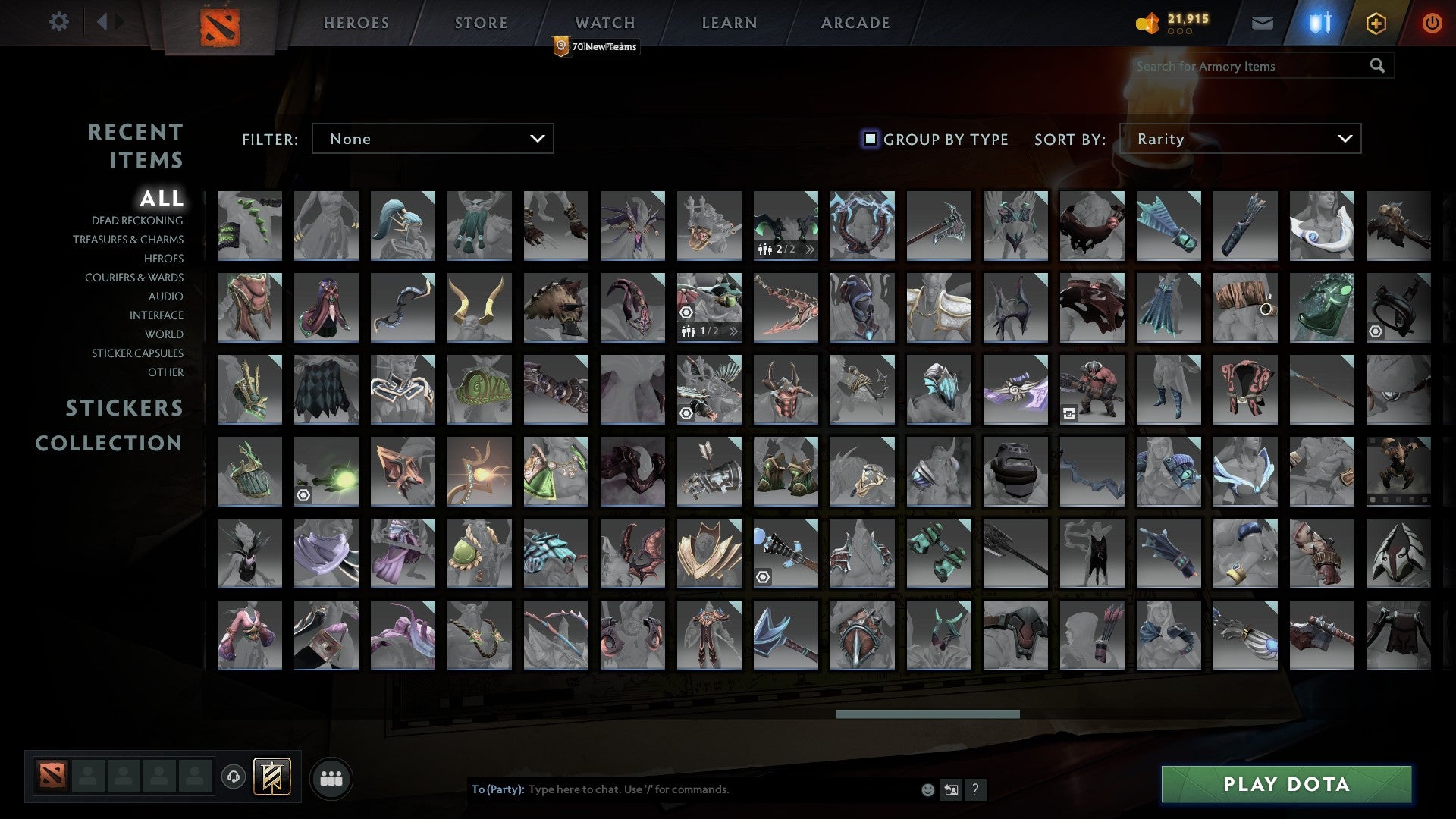Open the upgrade plus icon
The image size is (1456, 819).
(x=1376, y=22)
